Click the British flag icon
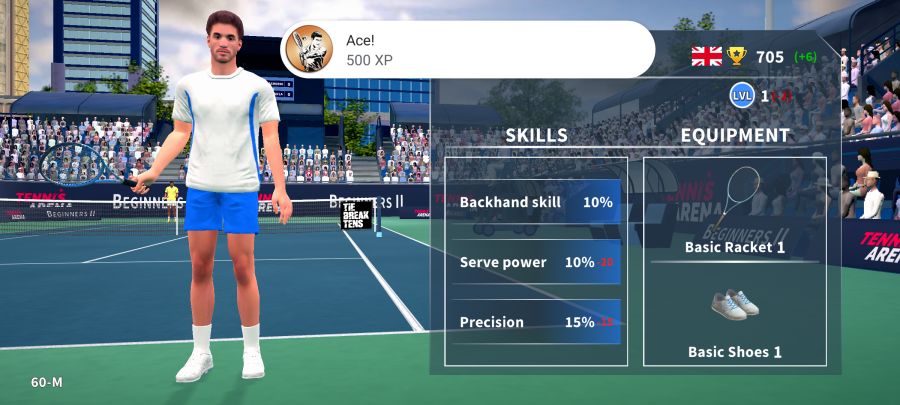This screenshot has height=405, width=900. click(706, 56)
